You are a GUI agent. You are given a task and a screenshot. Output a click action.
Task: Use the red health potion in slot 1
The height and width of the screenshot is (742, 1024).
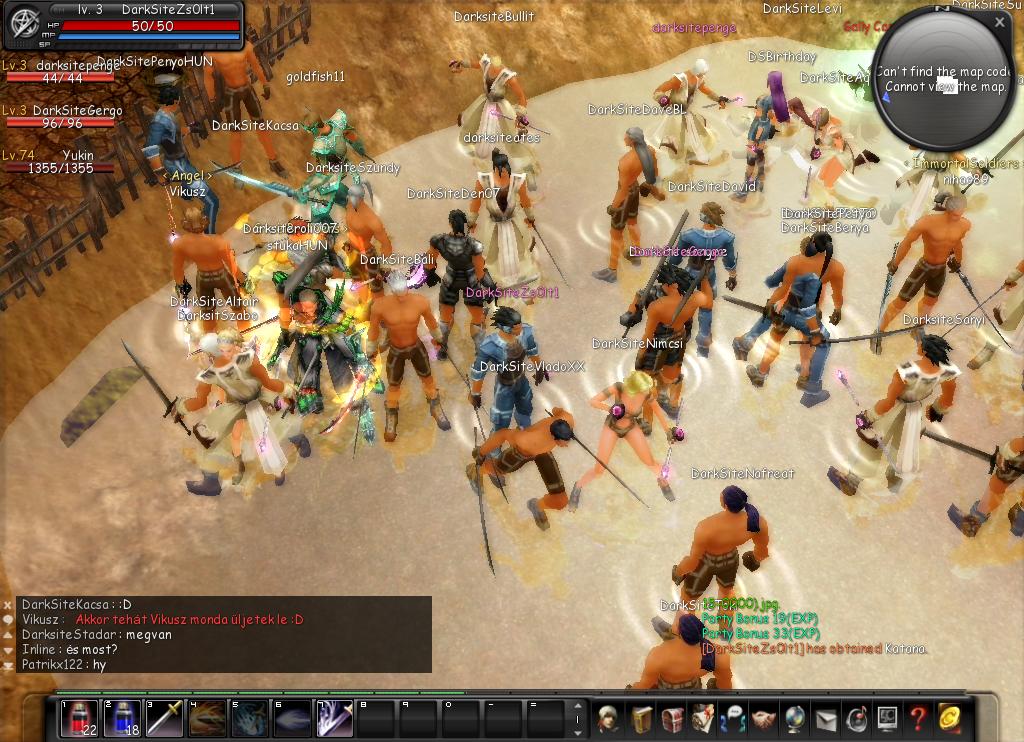pyautogui.click(x=79, y=719)
